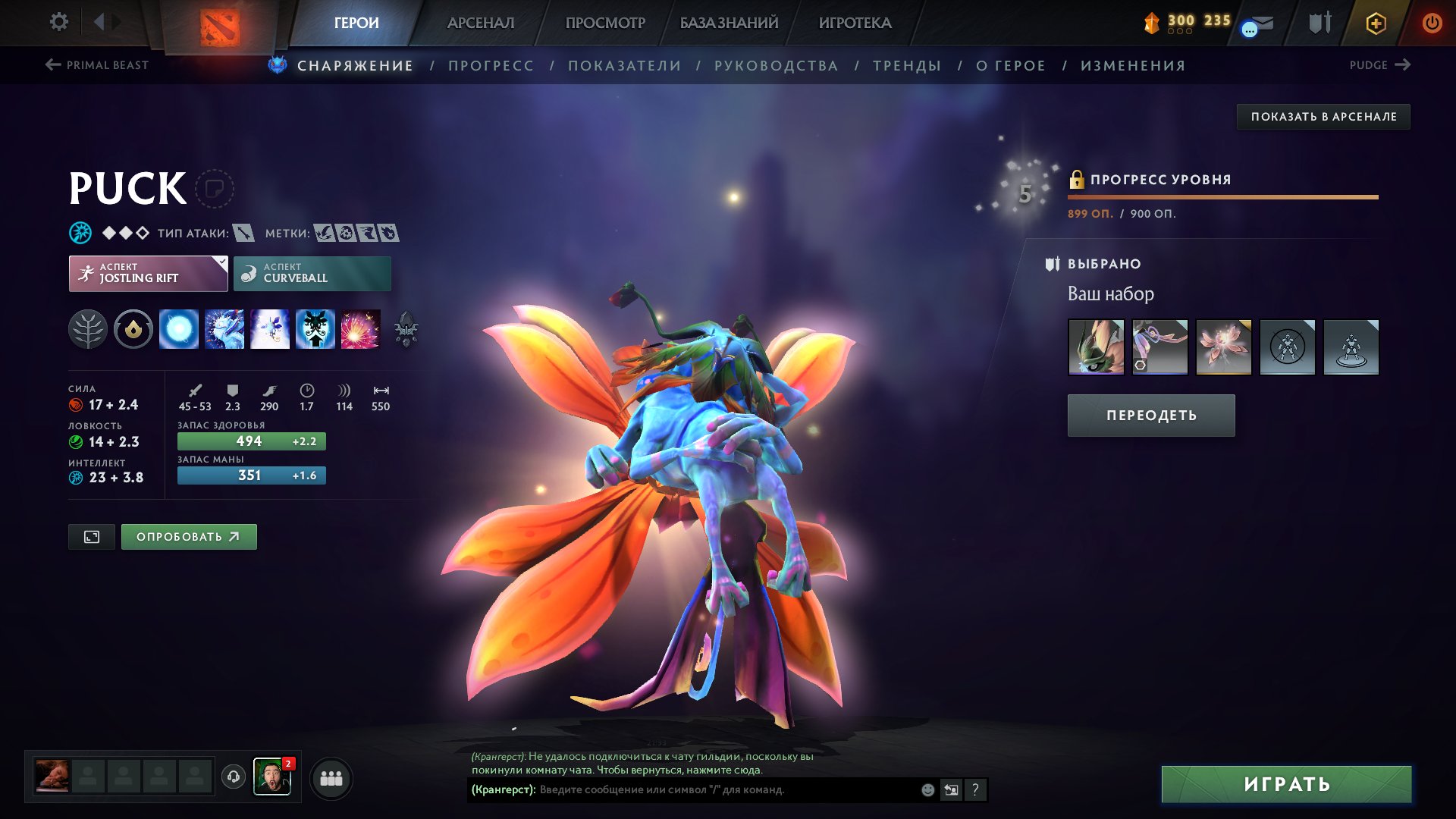1456x819 pixels.
Task: Open Puck's talent tree icon
Action: pos(89,330)
